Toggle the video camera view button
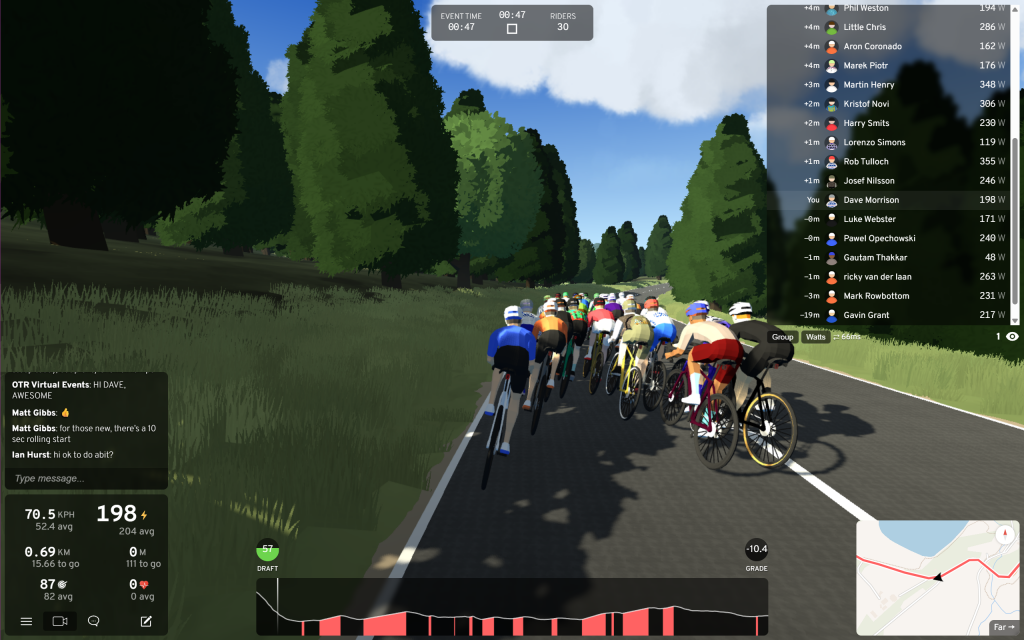The width and height of the screenshot is (1024, 640). click(60, 621)
